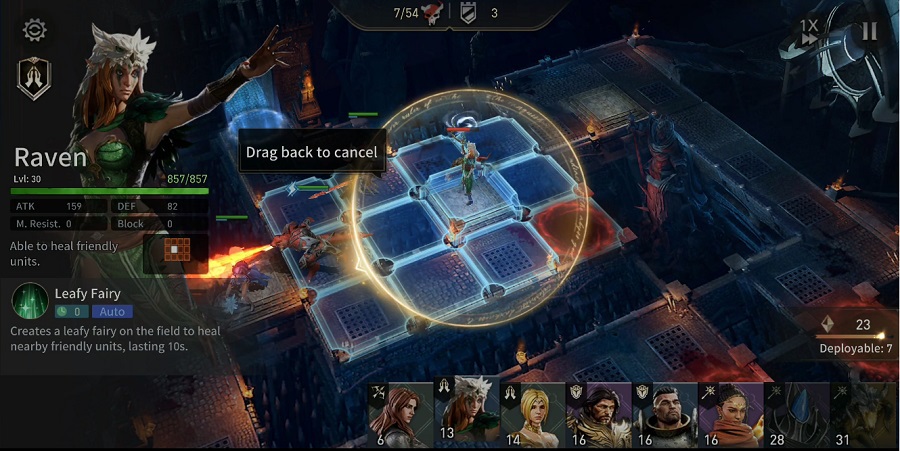Select the beast unit card costing 31

tap(862, 413)
